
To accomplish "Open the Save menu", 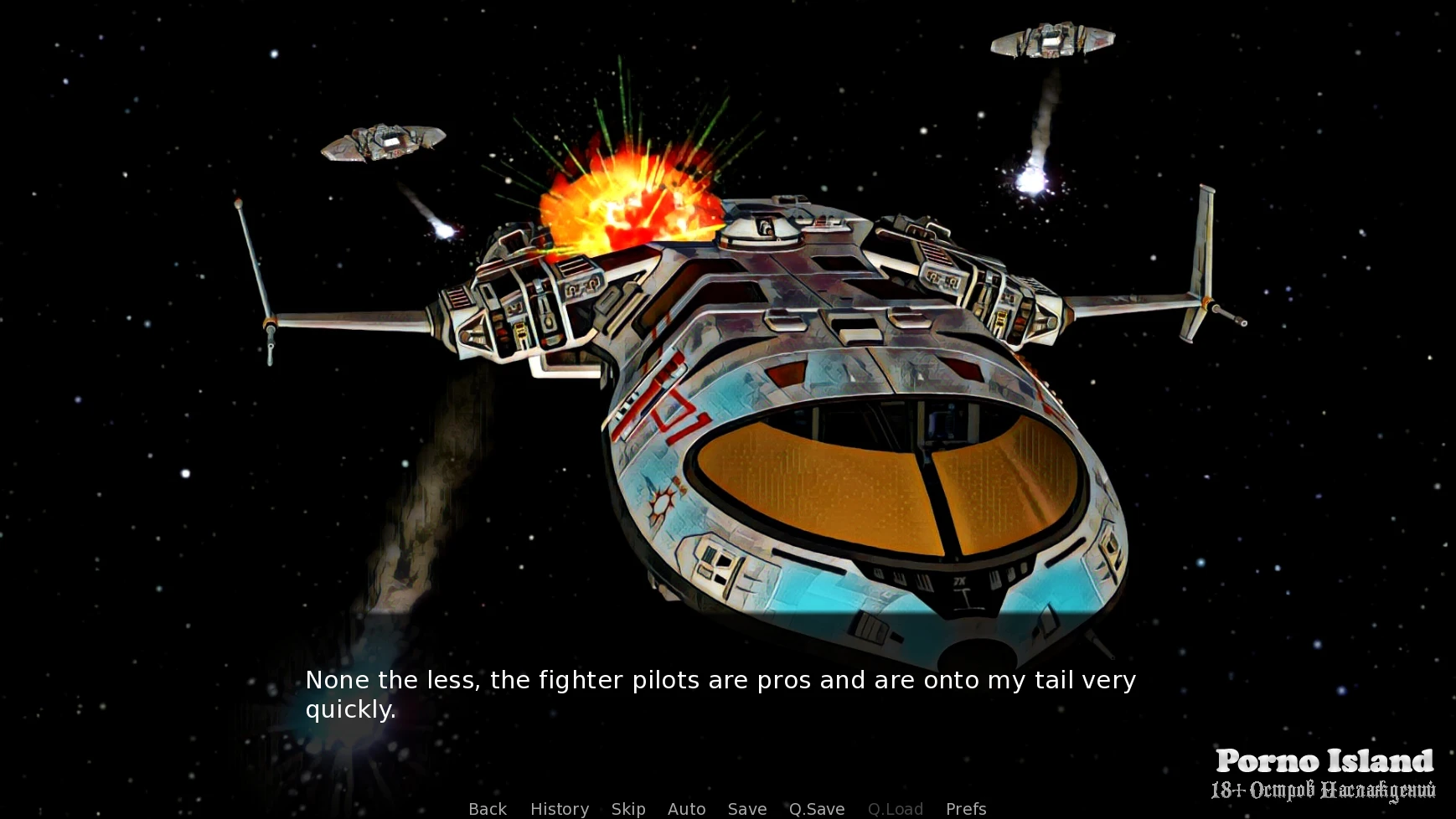I will [x=747, y=809].
